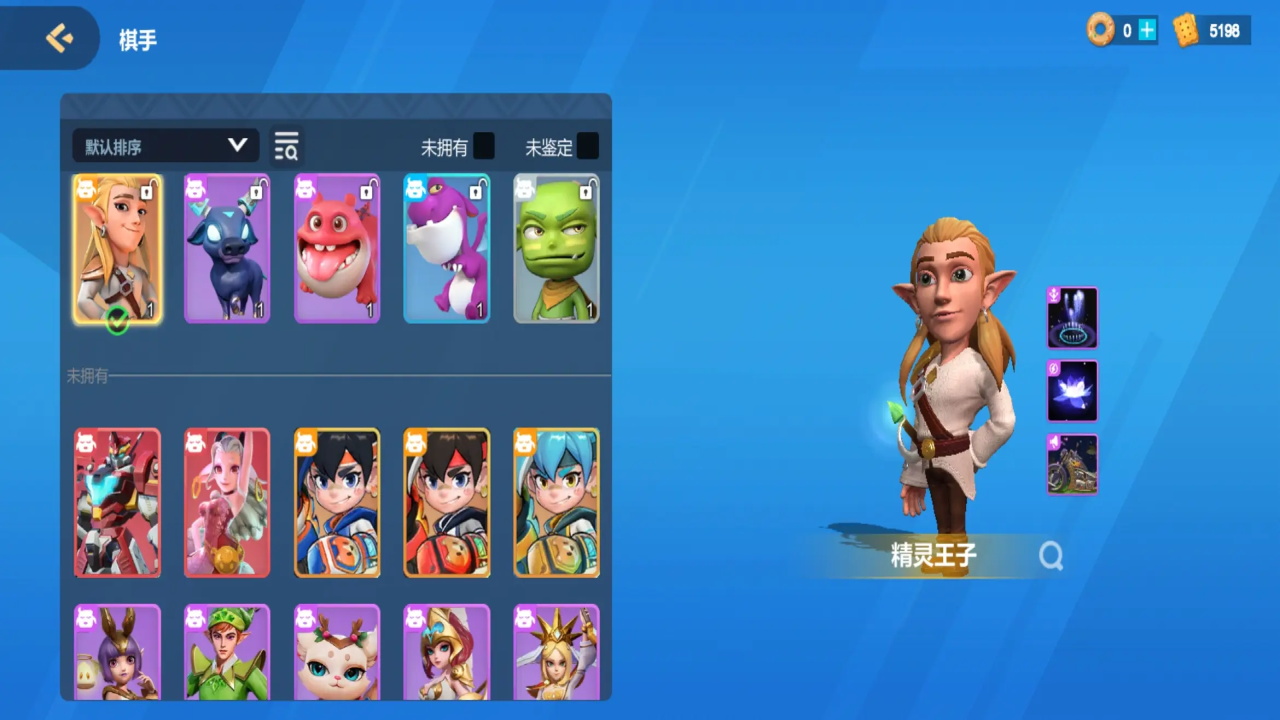Select the white cat with antlers card
The height and width of the screenshot is (720, 1280).
tap(337, 652)
